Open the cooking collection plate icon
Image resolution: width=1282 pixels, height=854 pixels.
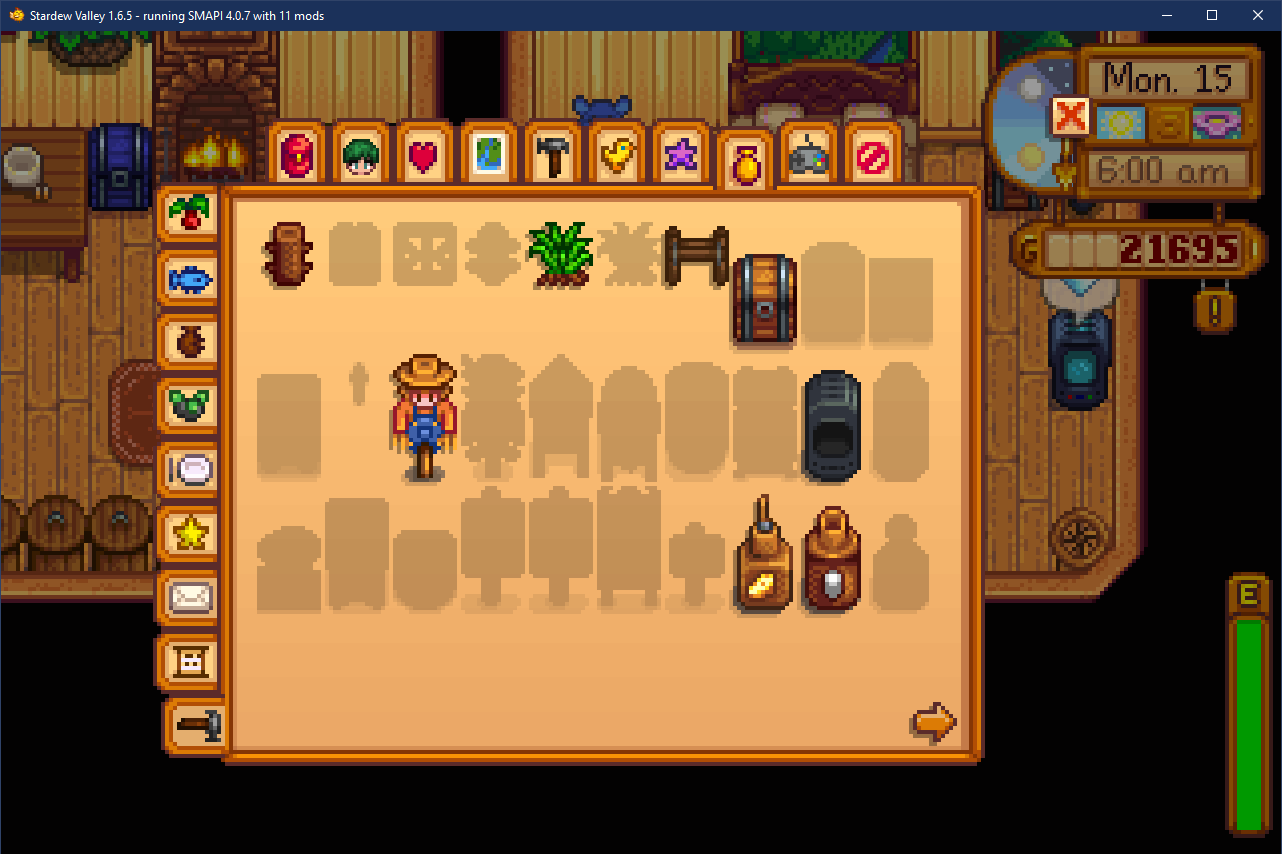coord(189,470)
